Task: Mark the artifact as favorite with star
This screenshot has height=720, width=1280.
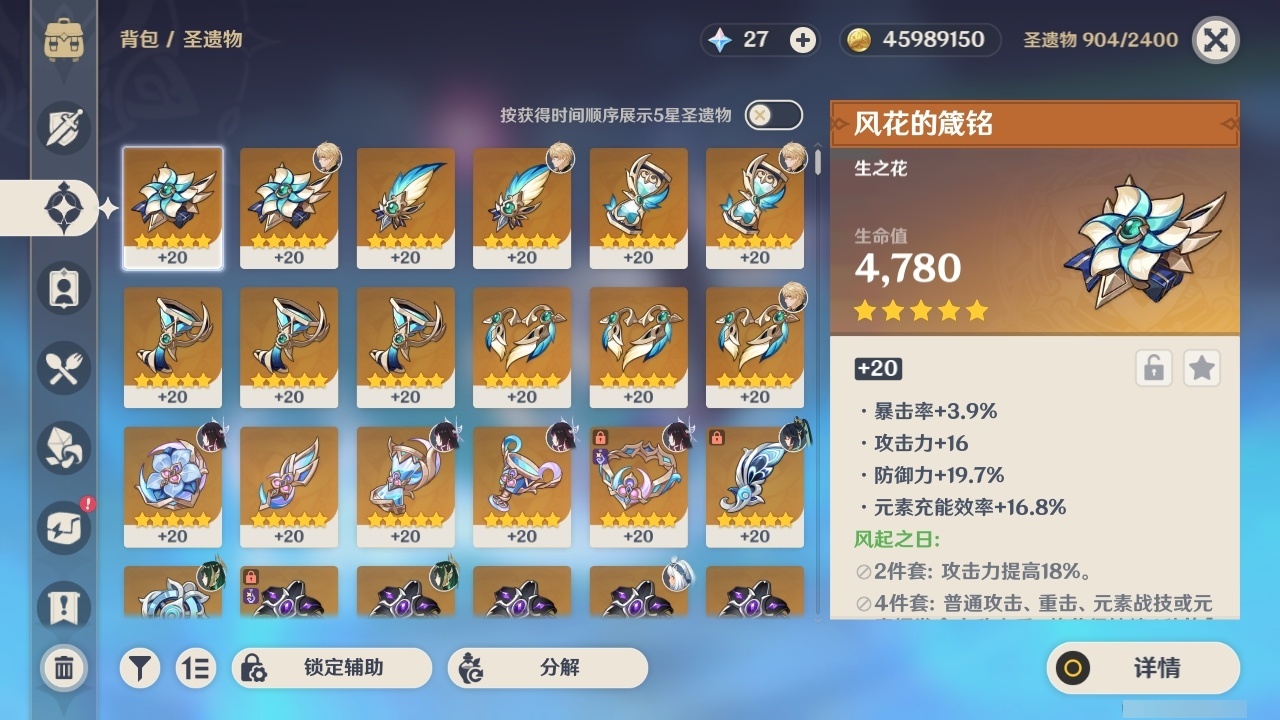Action: point(1202,368)
